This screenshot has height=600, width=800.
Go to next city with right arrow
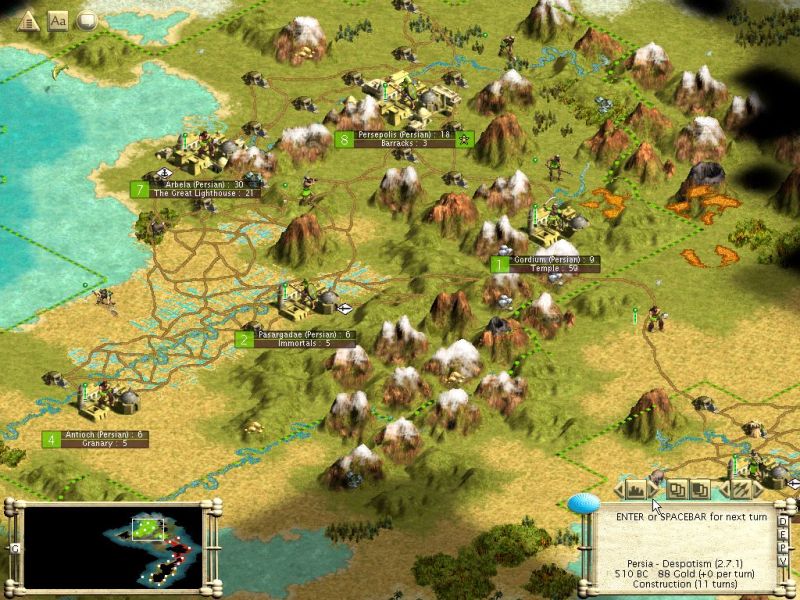tap(654, 489)
